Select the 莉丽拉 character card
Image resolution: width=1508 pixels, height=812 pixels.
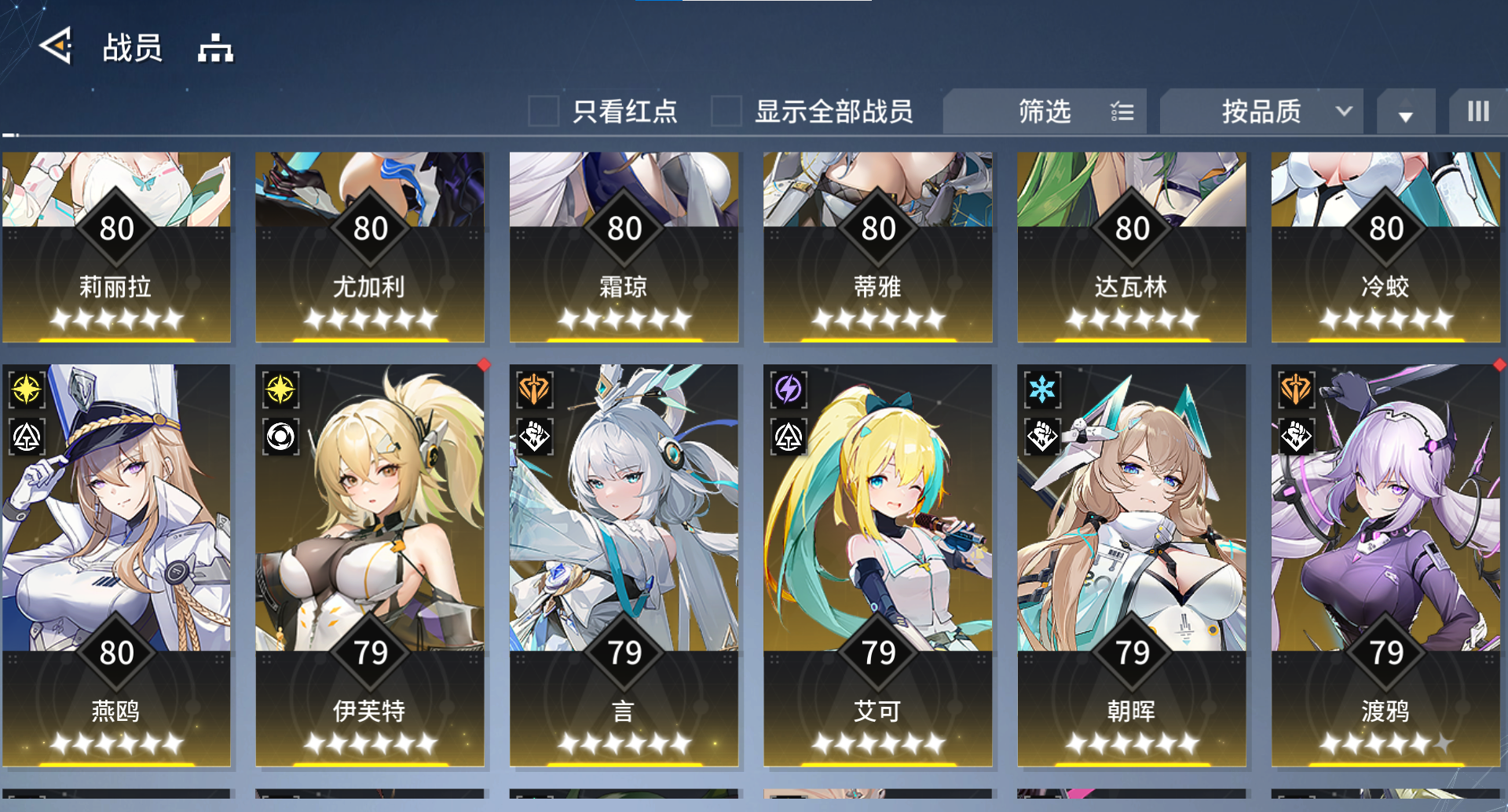pyautogui.click(x=117, y=247)
